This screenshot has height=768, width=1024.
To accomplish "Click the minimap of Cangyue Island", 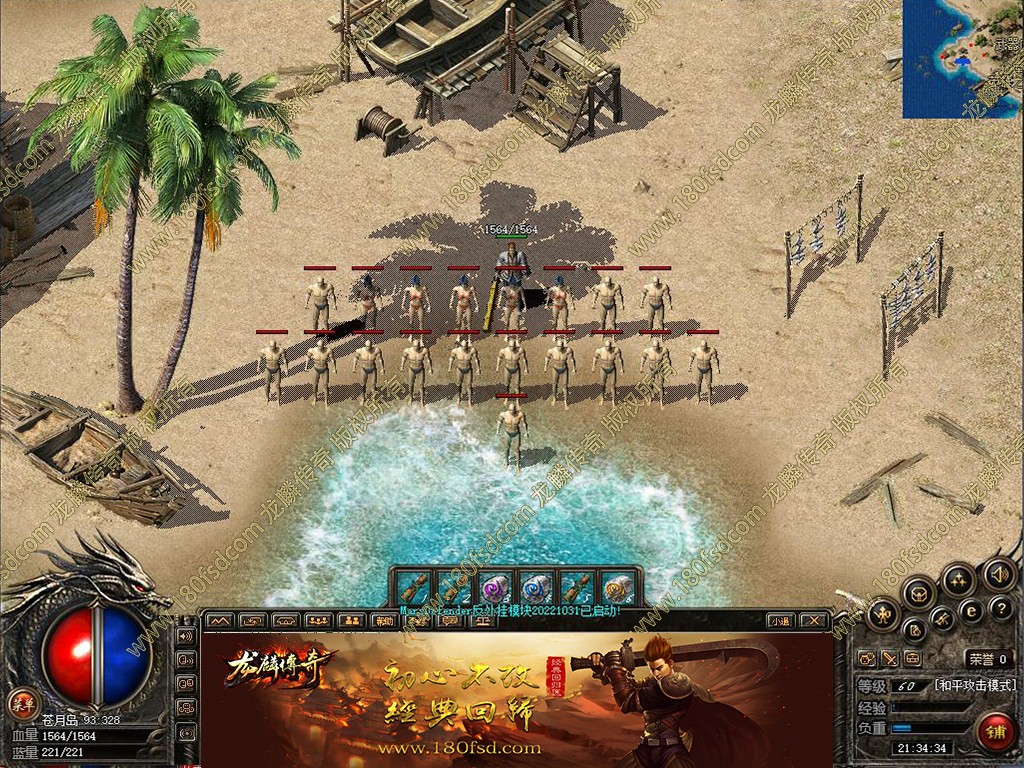I will point(962,58).
